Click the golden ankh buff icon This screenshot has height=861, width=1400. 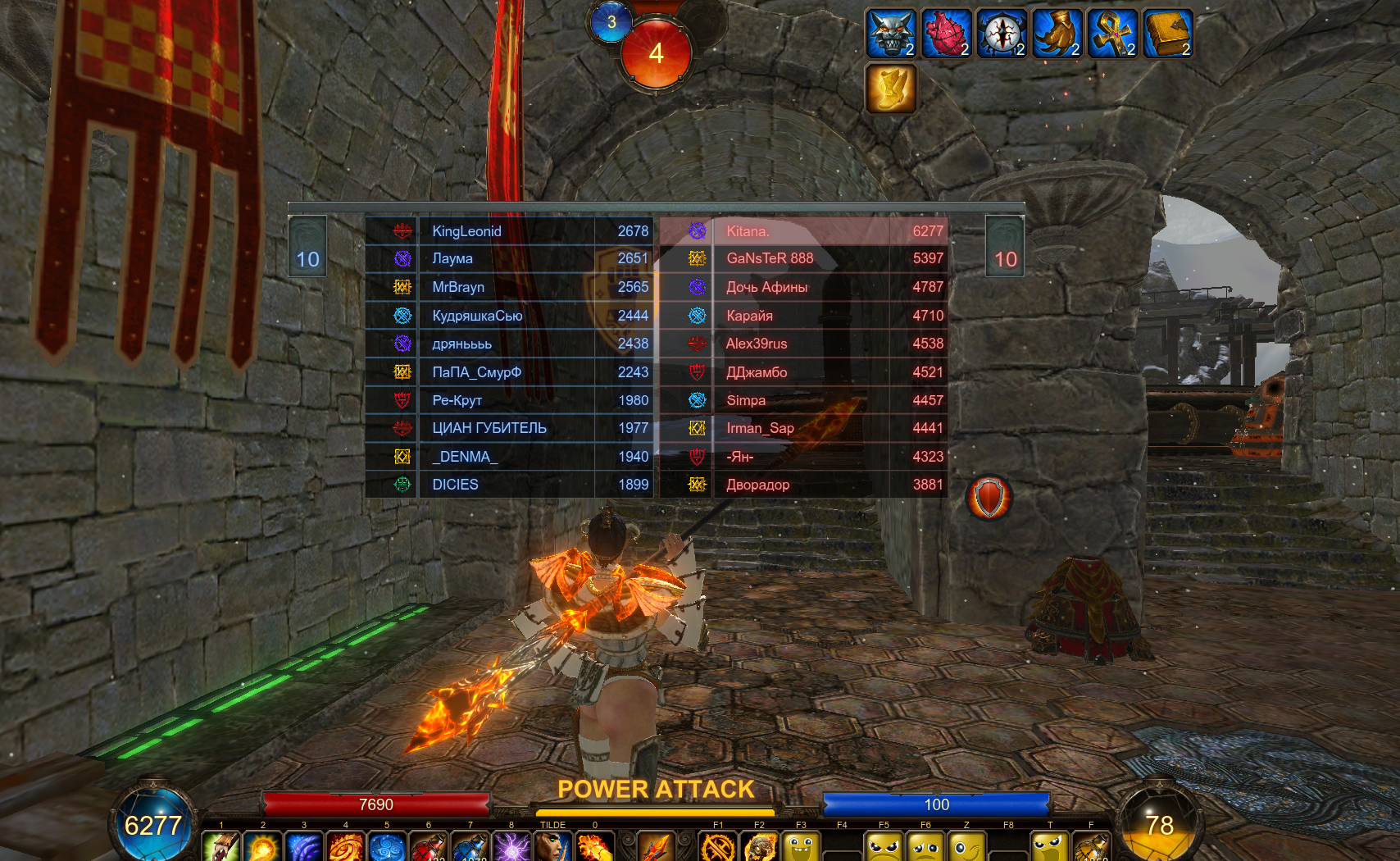pos(1111,34)
